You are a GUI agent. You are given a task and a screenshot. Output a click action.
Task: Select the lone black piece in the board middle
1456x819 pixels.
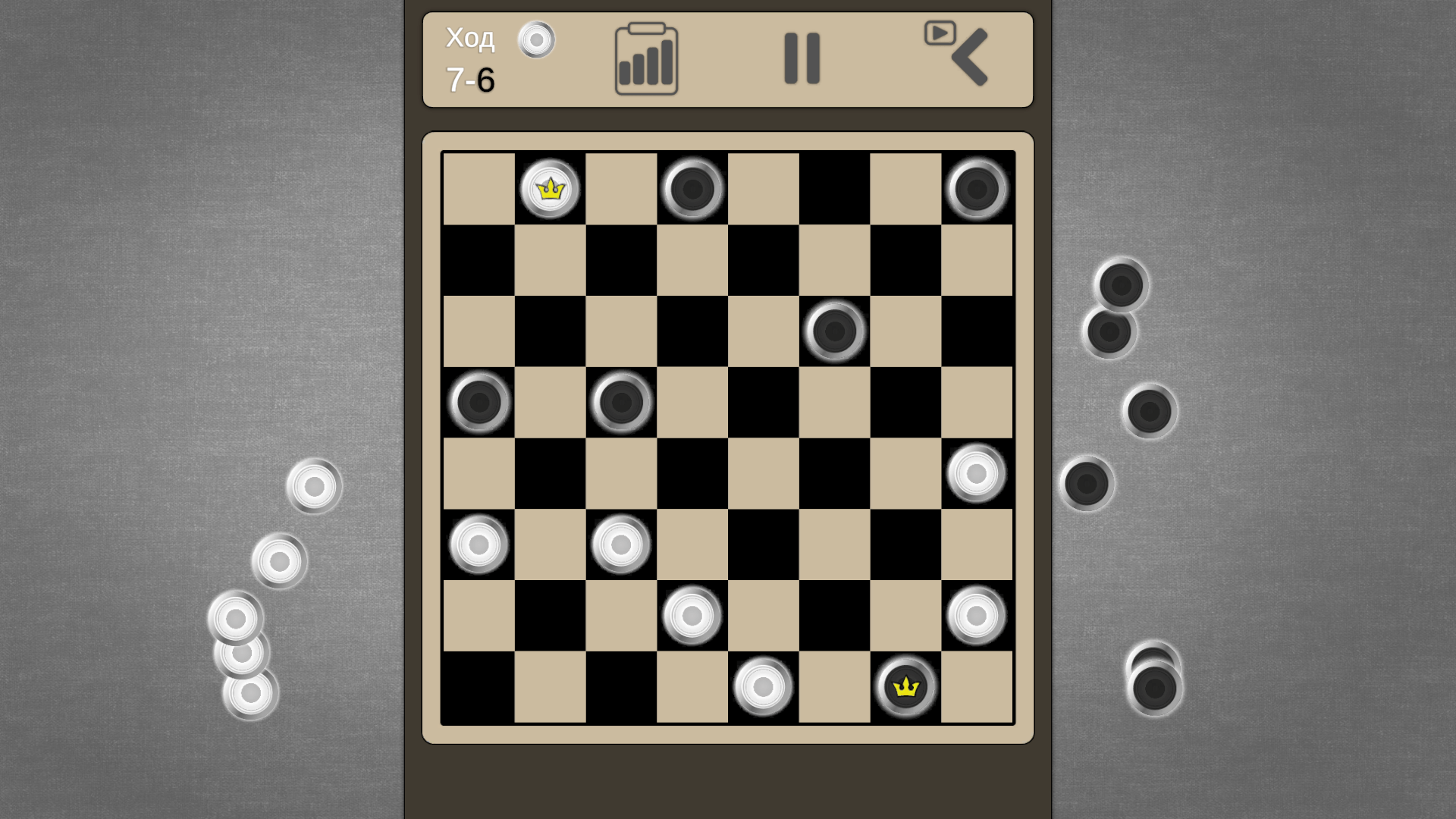(x=833, y=330)
